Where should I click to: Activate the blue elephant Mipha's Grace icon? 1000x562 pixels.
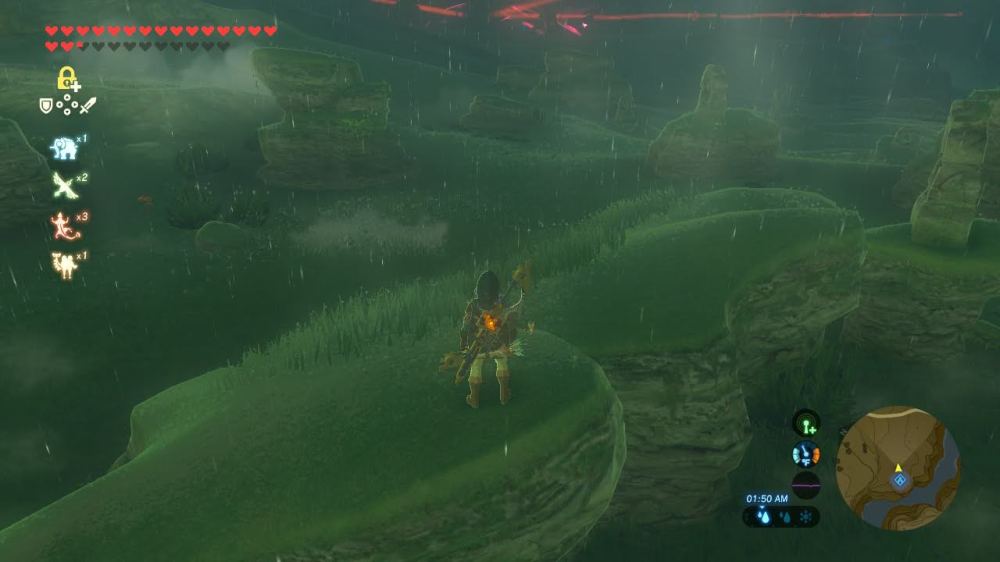click(64, 148)
